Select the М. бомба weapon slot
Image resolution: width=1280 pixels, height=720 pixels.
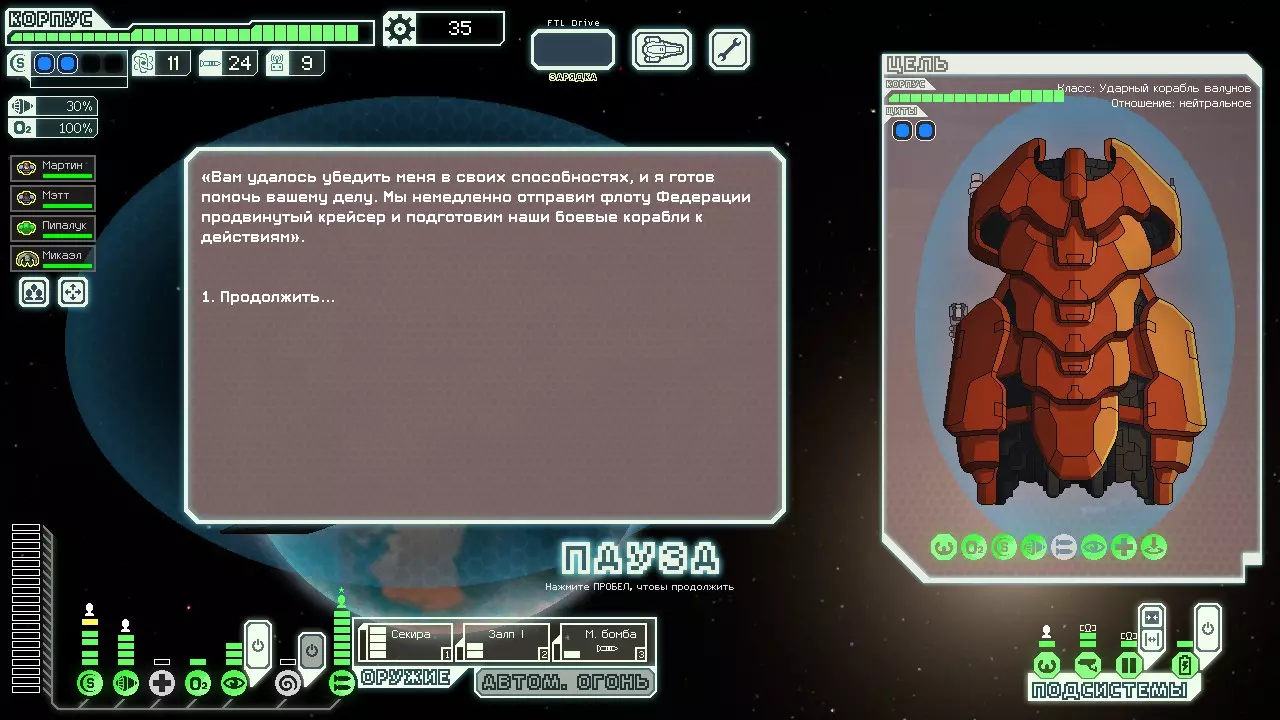[x=603, y=642]
